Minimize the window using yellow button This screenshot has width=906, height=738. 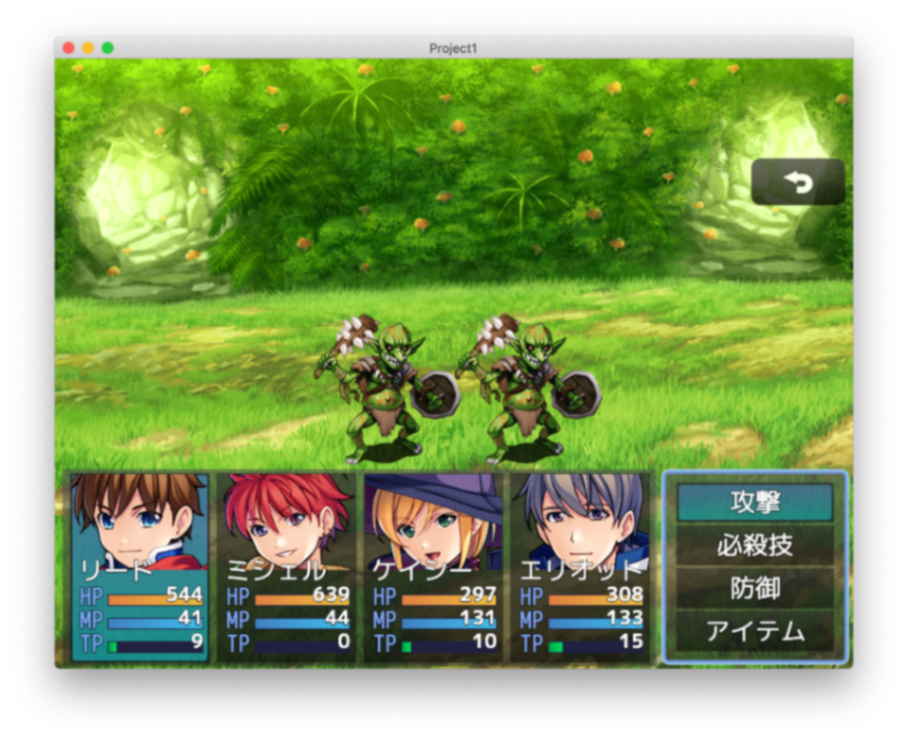(x=88, y=48)
